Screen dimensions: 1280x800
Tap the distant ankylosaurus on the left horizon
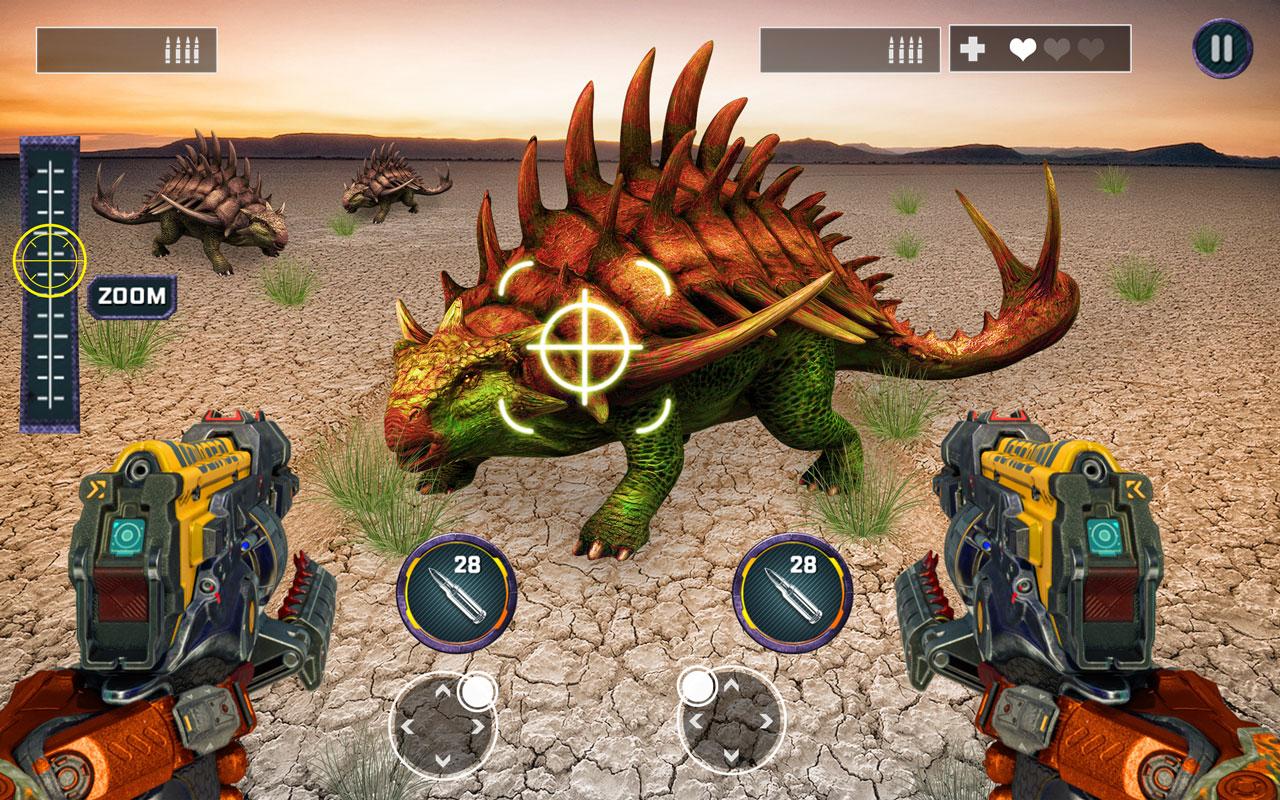tap(190, 210)
